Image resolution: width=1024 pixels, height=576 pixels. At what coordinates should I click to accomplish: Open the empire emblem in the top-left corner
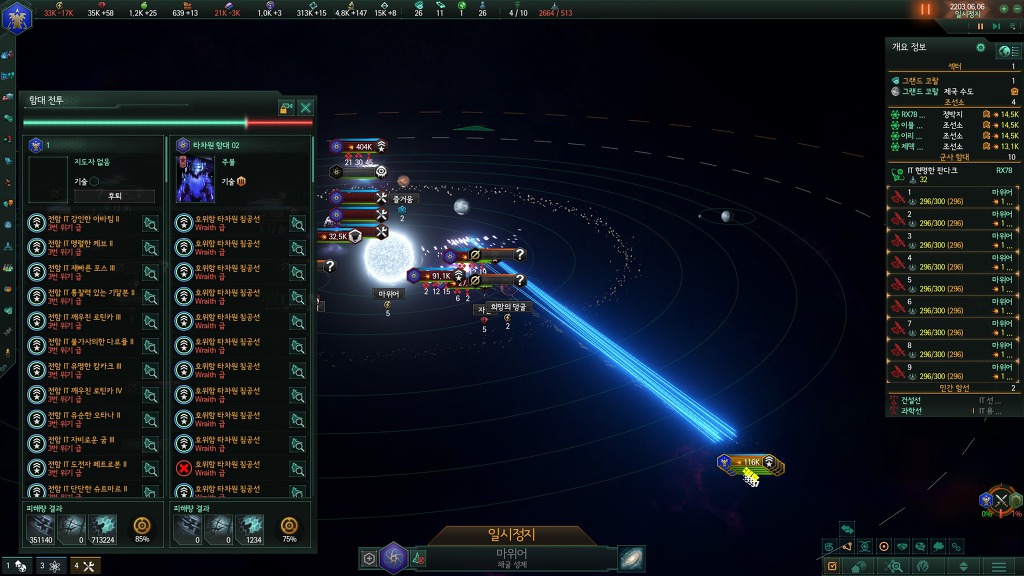pos(18,17)
